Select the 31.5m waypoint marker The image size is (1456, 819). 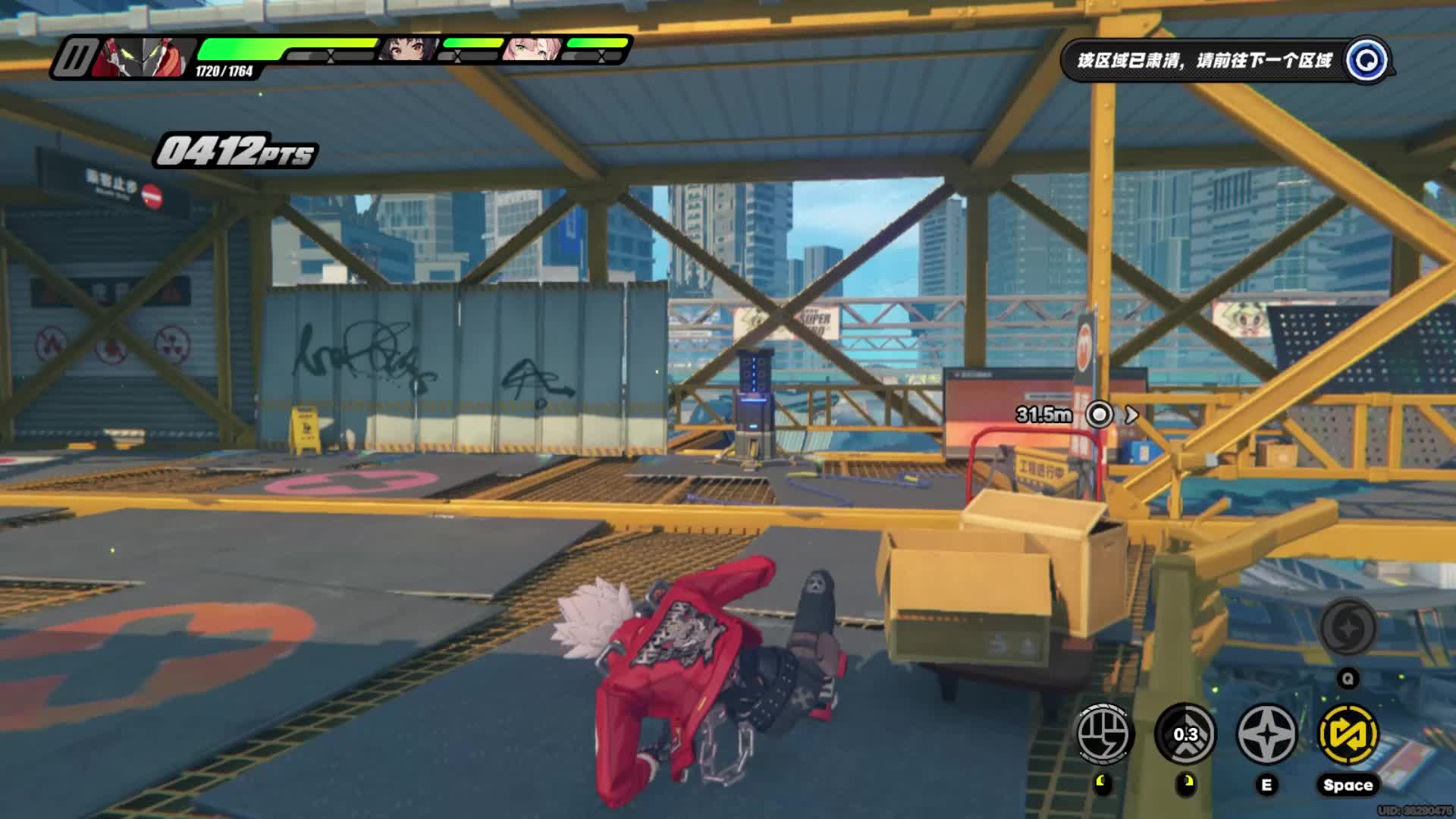(1099, 414)
